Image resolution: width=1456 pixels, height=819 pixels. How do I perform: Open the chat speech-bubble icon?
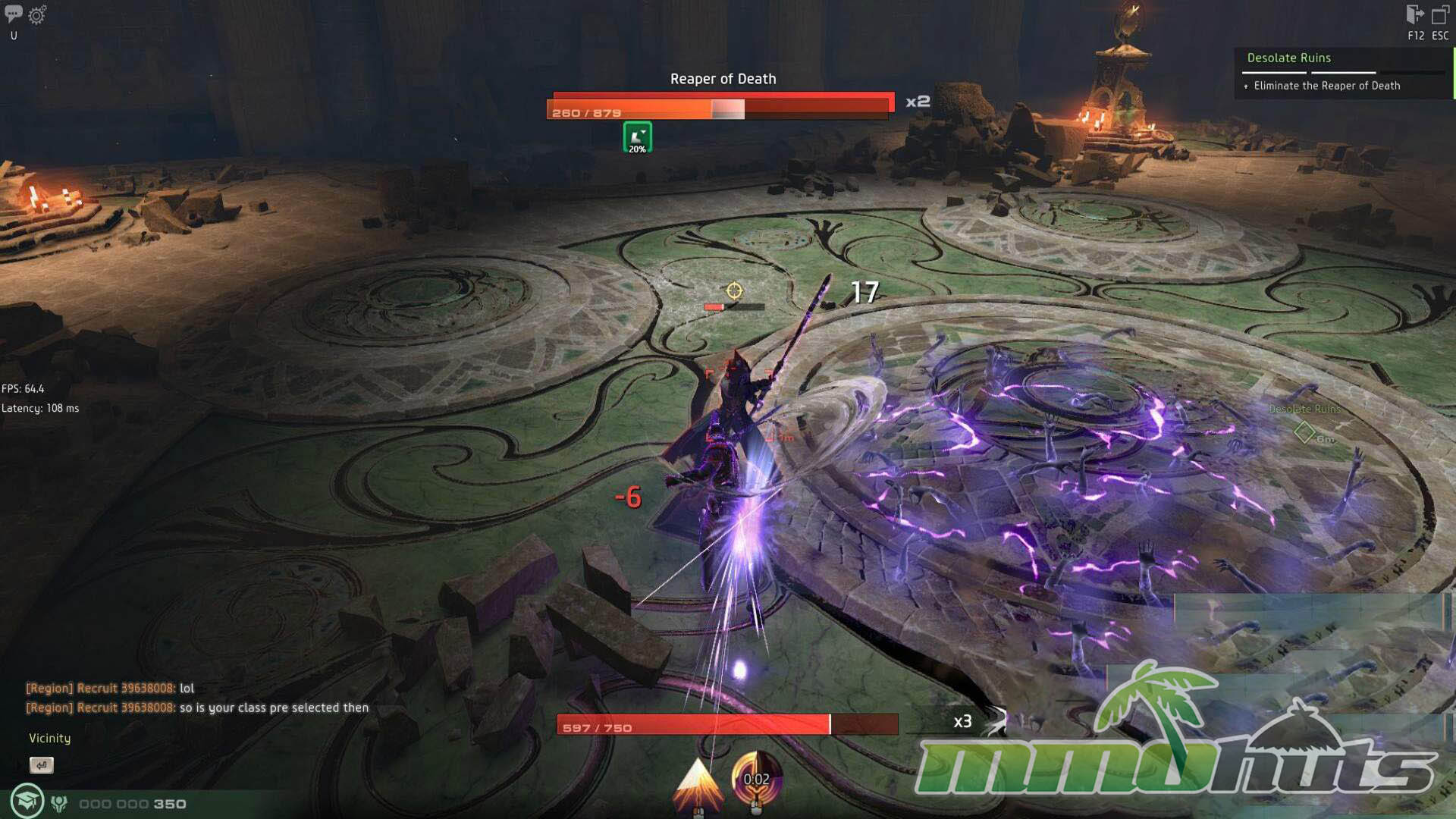[x=14, y=14]
